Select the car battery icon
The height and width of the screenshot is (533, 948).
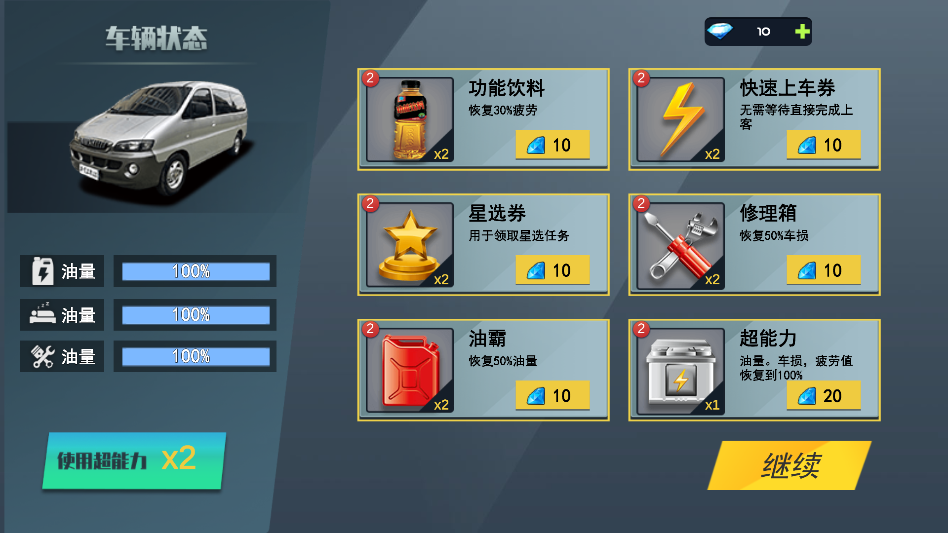(680, 371)
